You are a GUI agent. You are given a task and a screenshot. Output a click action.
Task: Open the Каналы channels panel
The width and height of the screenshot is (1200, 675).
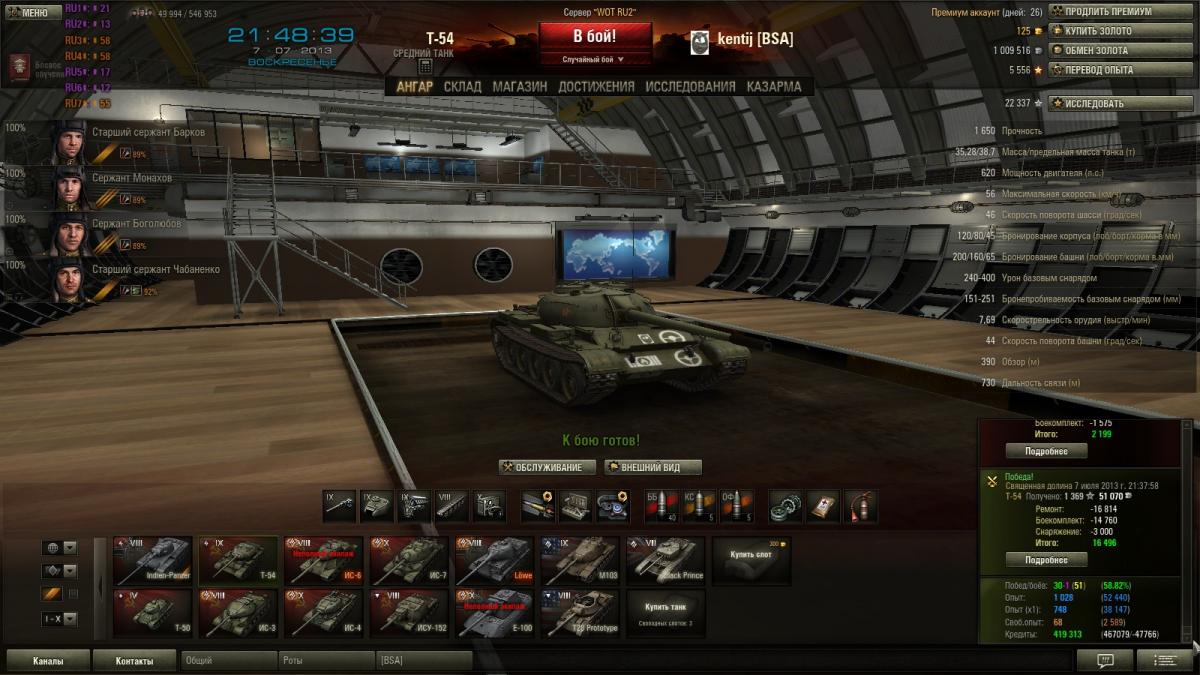click(47, 661)
